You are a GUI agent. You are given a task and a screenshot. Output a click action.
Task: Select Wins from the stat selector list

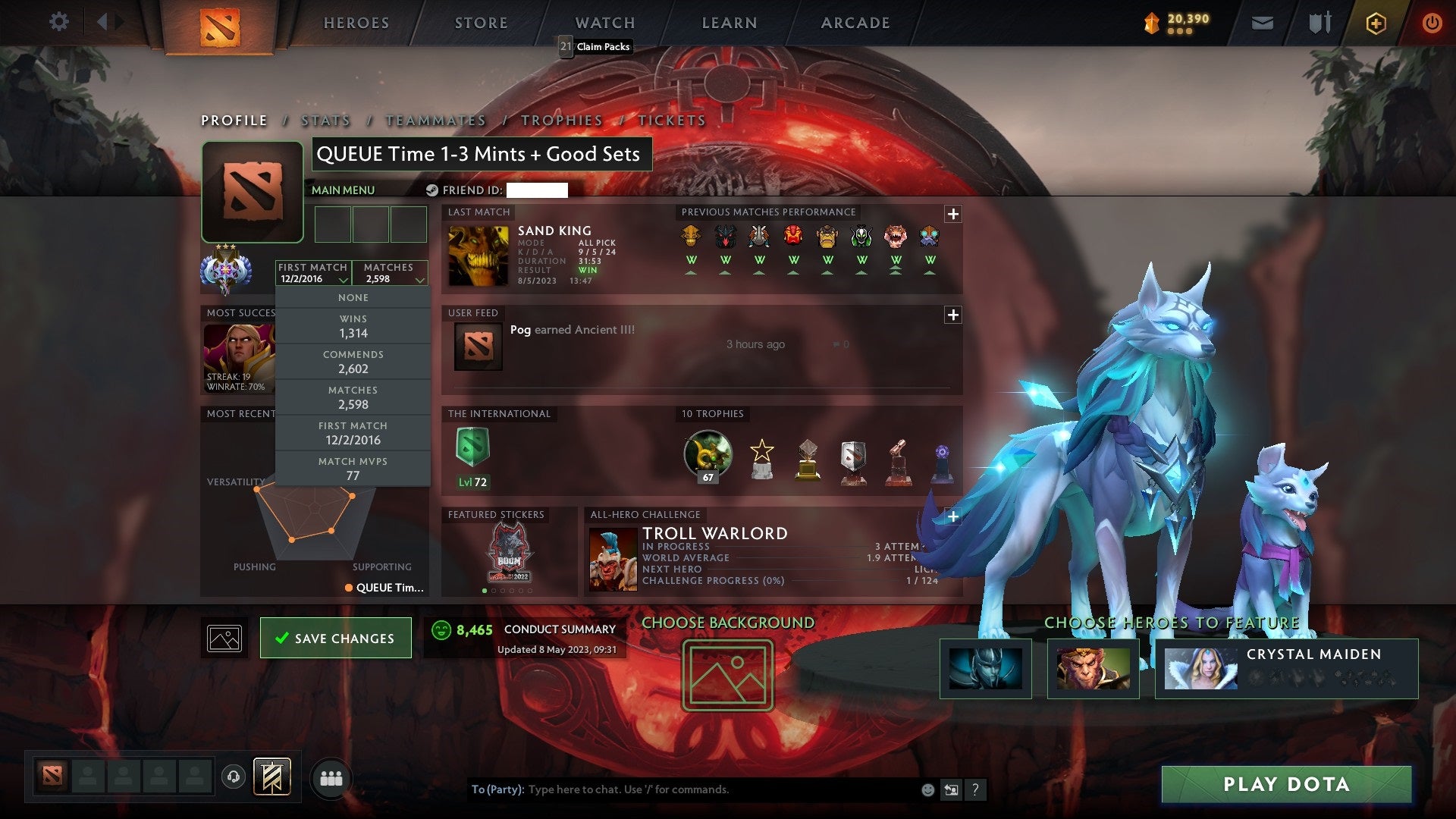353,326
